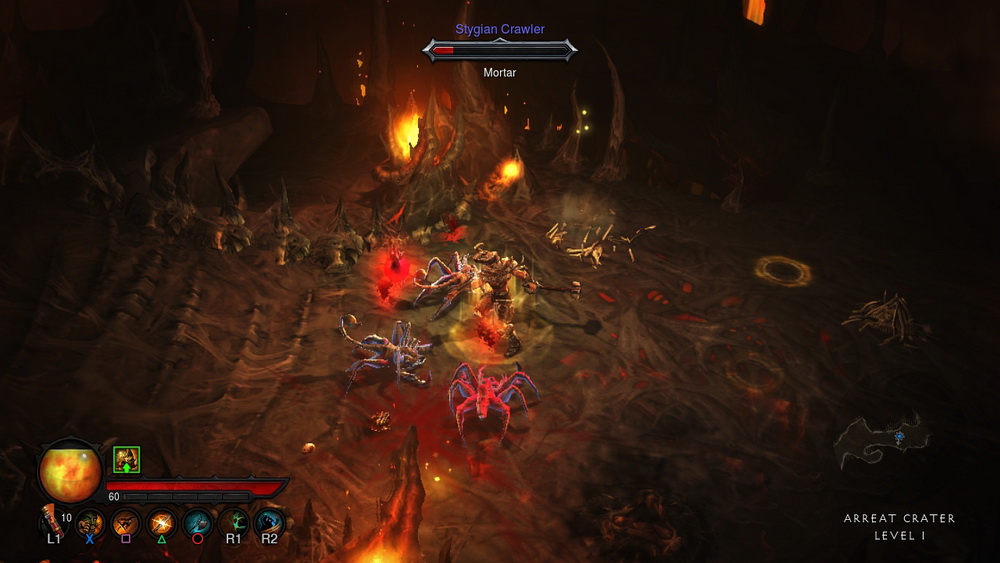1000x563 pixels.
Task: Click the blue player marker on minimap
Action: (x=899, y=437)
